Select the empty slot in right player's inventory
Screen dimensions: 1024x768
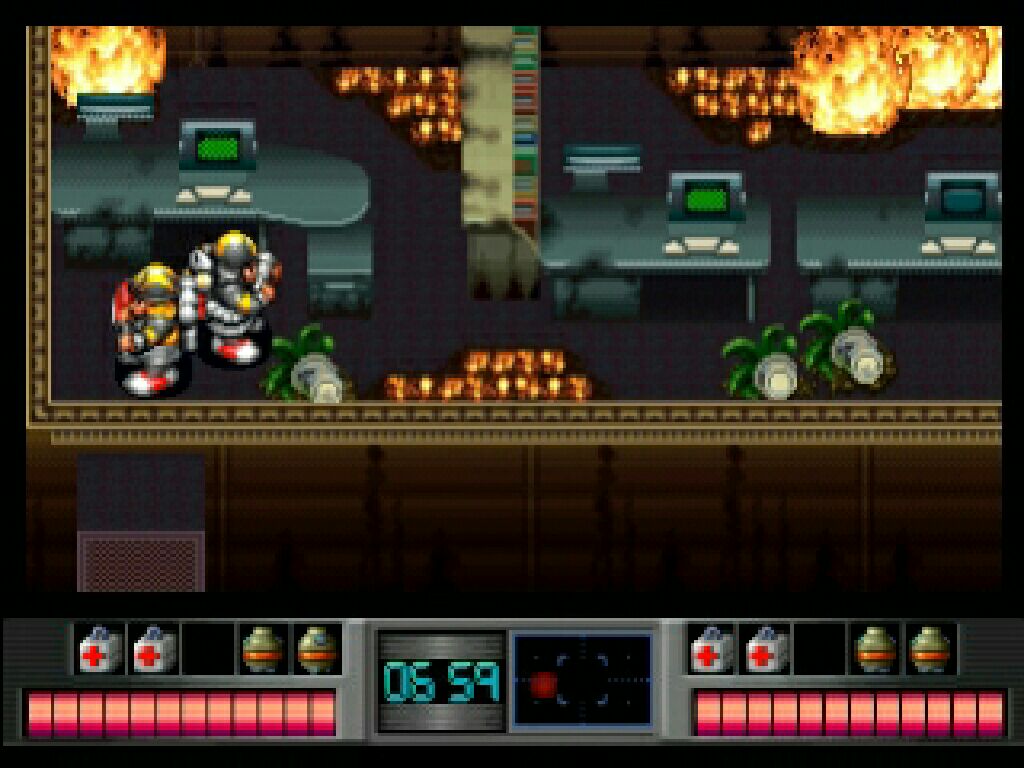click(x=819, y=649)
